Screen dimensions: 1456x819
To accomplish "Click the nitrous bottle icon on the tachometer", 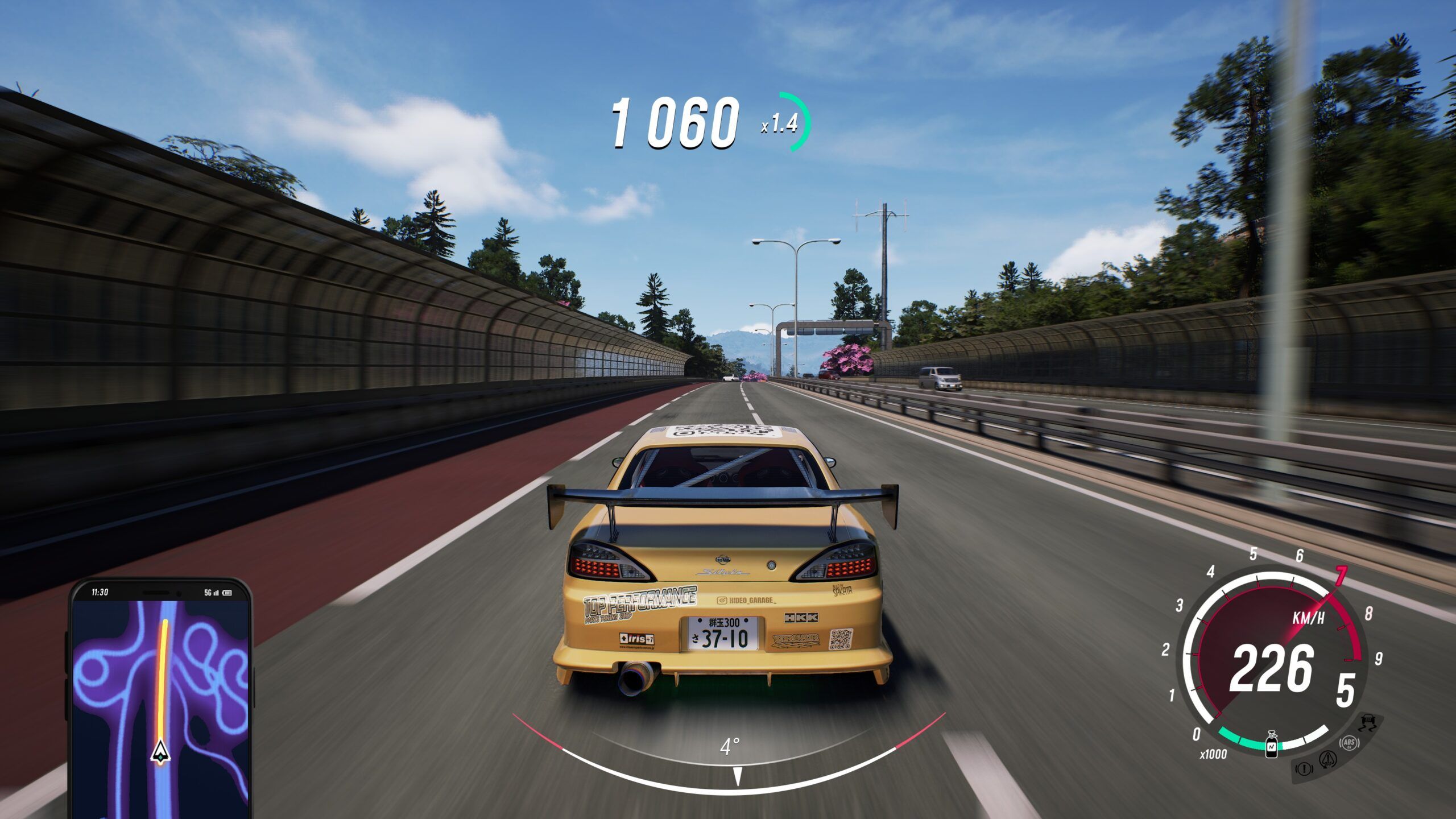I will (1271, 744).
